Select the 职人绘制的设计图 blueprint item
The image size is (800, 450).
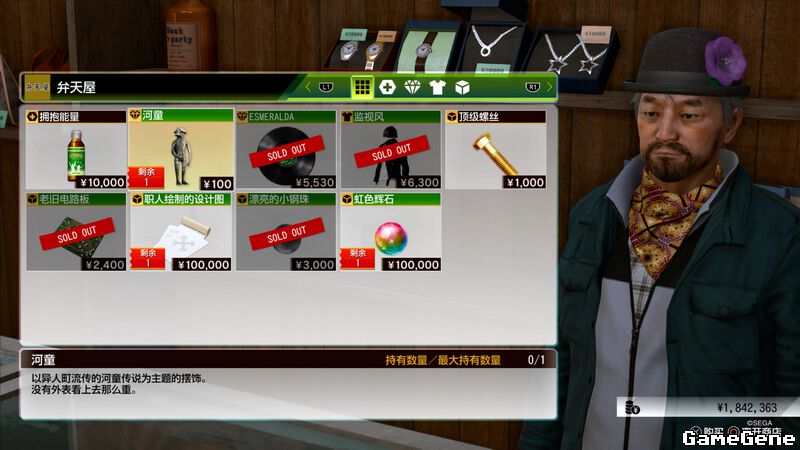(x=181, y=233)
